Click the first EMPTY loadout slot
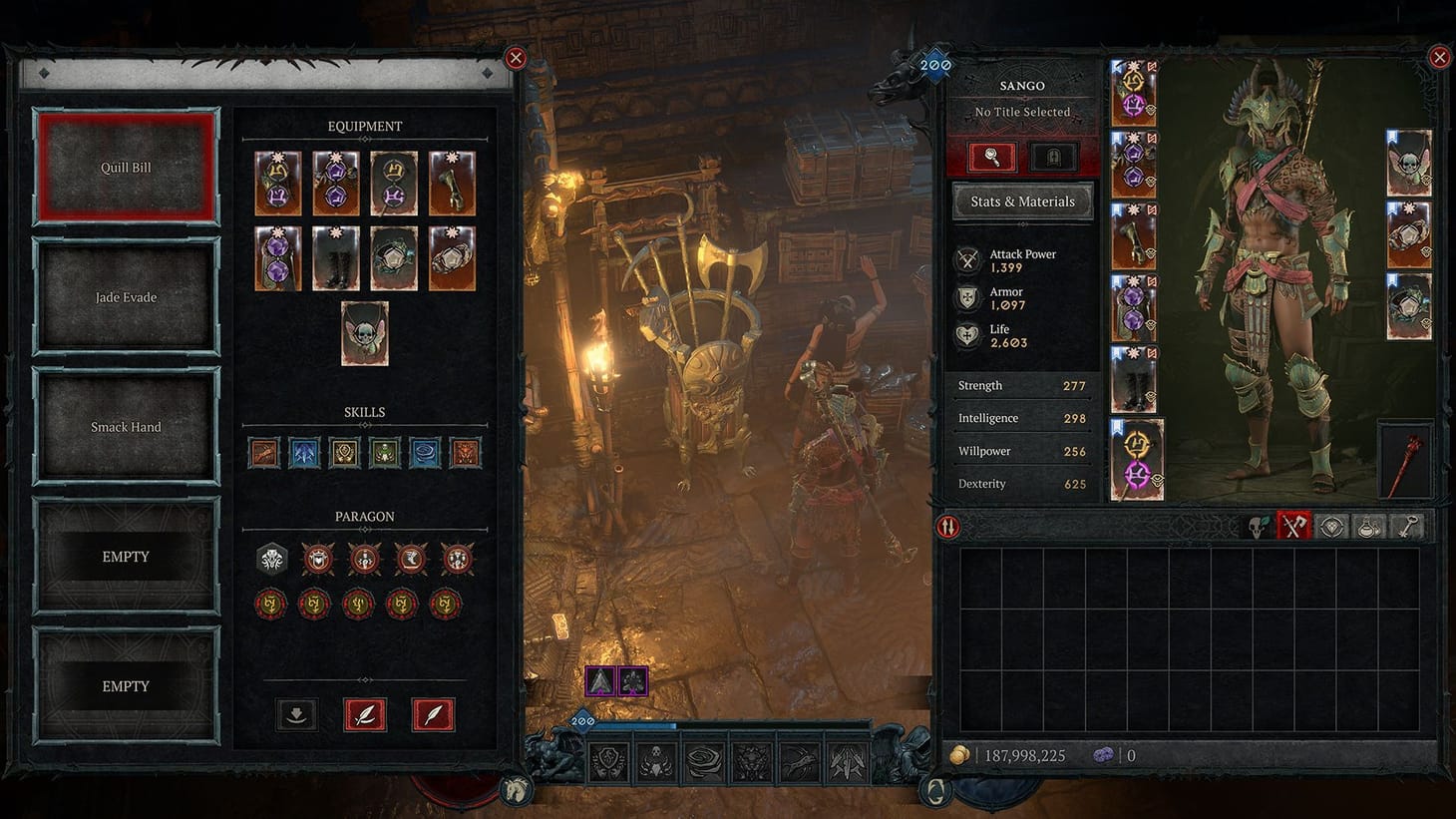Screen dimensions: 1456x819 pos(125,556)
